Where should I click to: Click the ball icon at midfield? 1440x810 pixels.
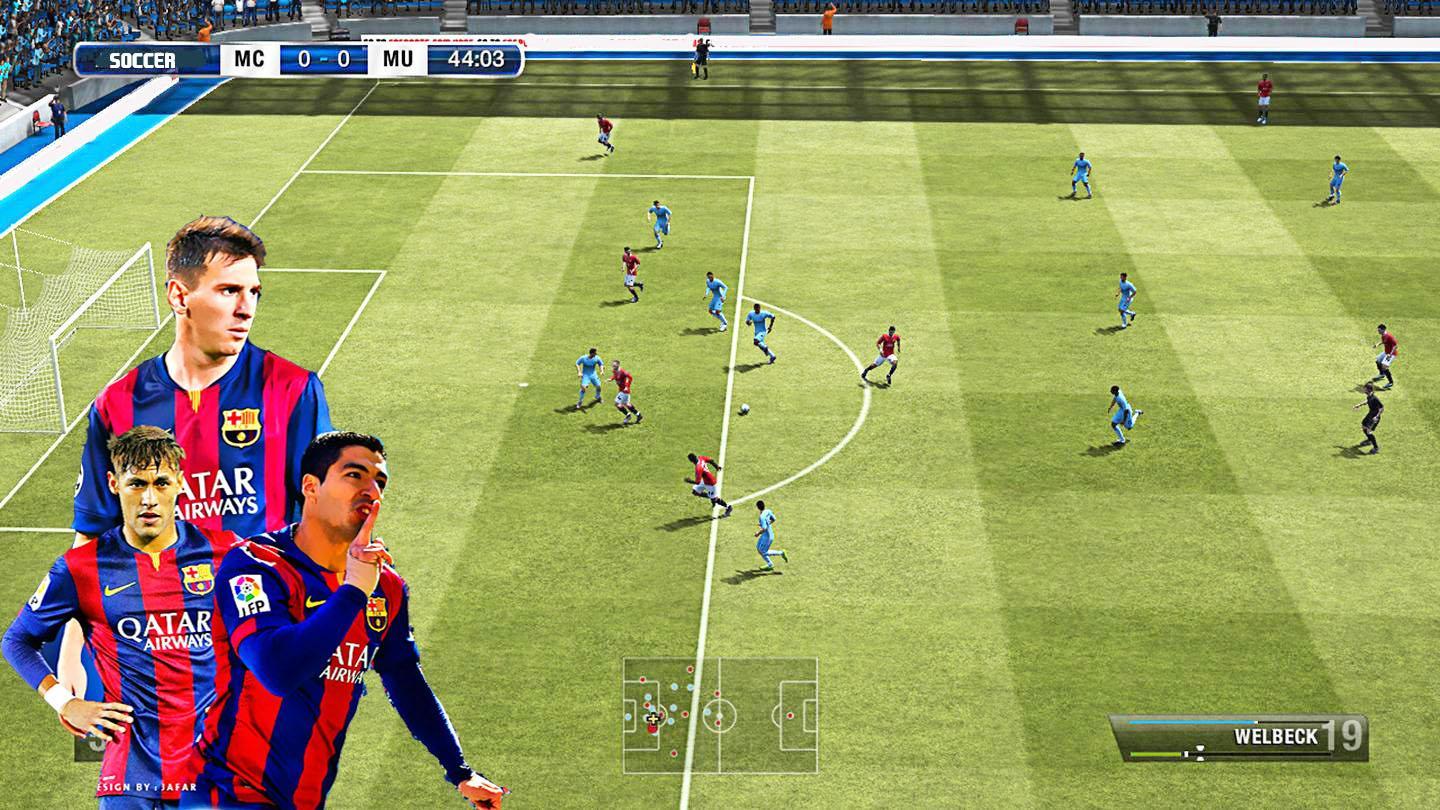point(746,410)
